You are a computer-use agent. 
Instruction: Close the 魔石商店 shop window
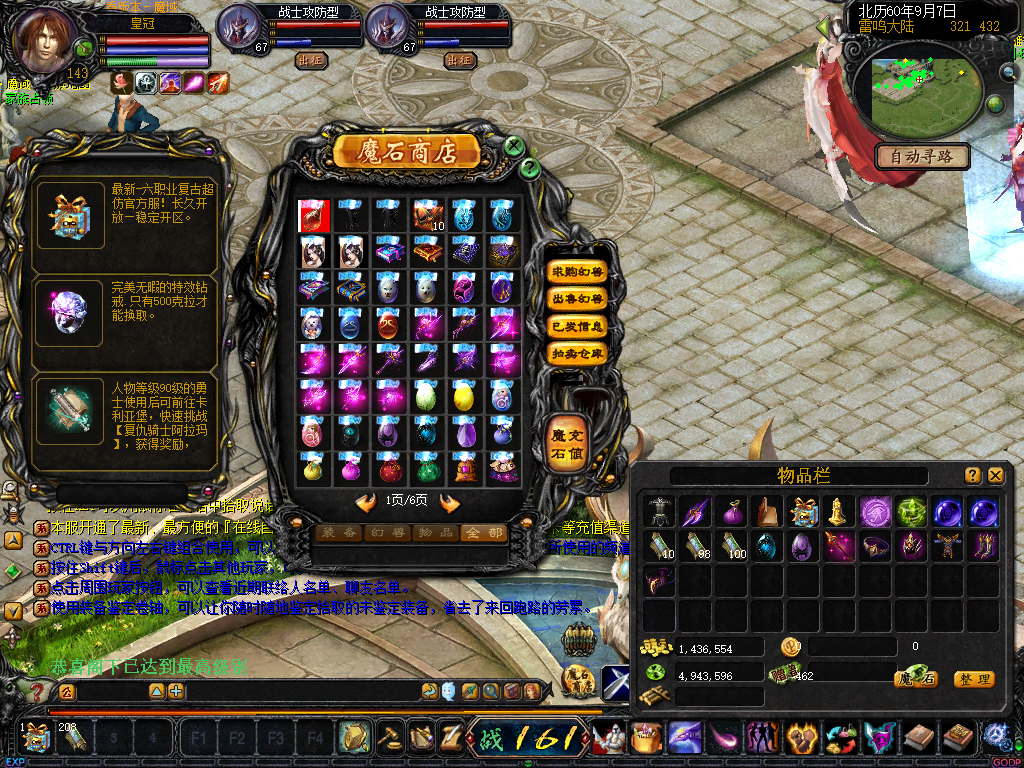click(x=514, y=146)
